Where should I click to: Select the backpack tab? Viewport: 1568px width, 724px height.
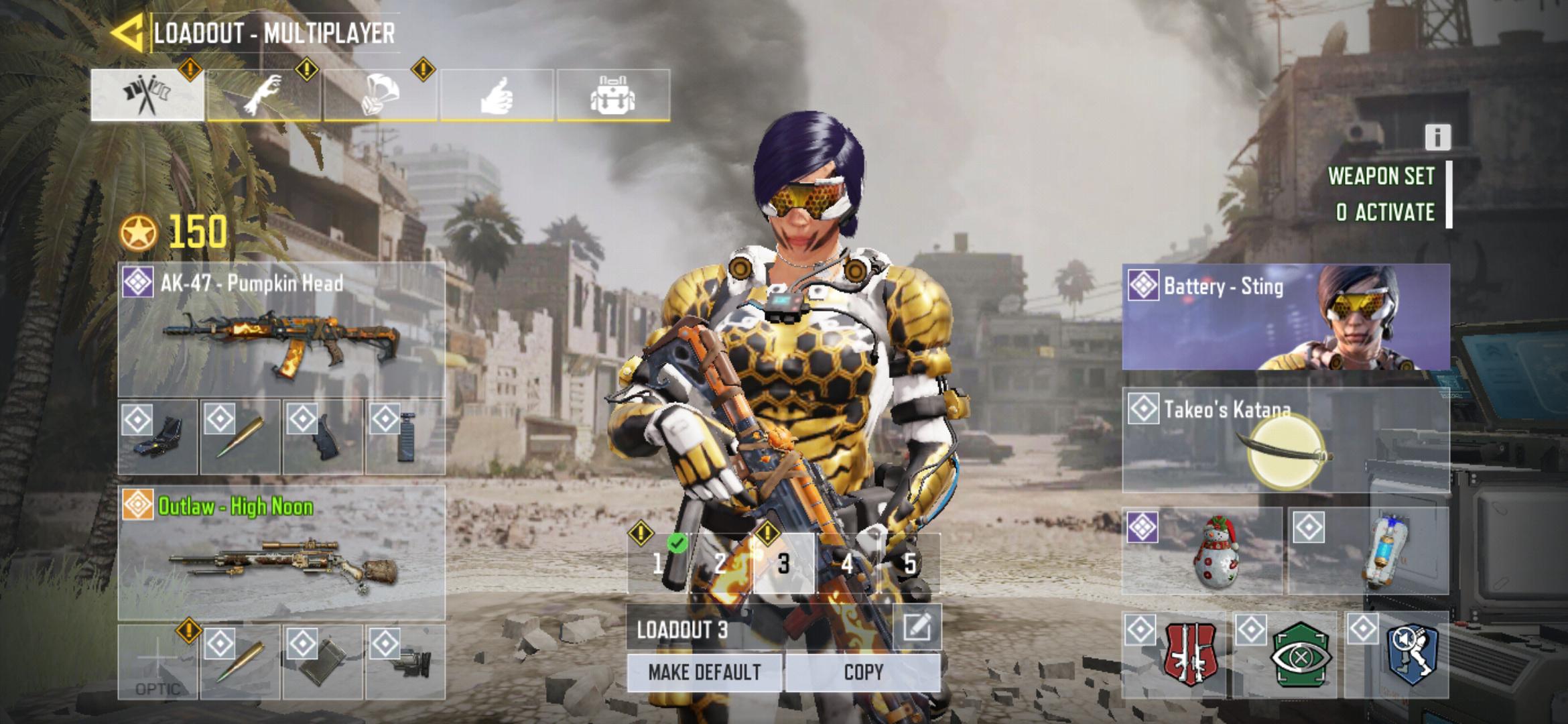pos(612,95)
